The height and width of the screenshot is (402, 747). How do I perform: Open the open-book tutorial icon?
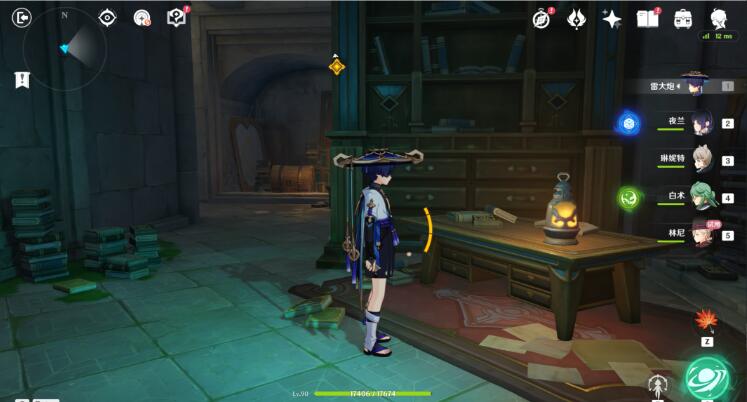tap(647, 19)
